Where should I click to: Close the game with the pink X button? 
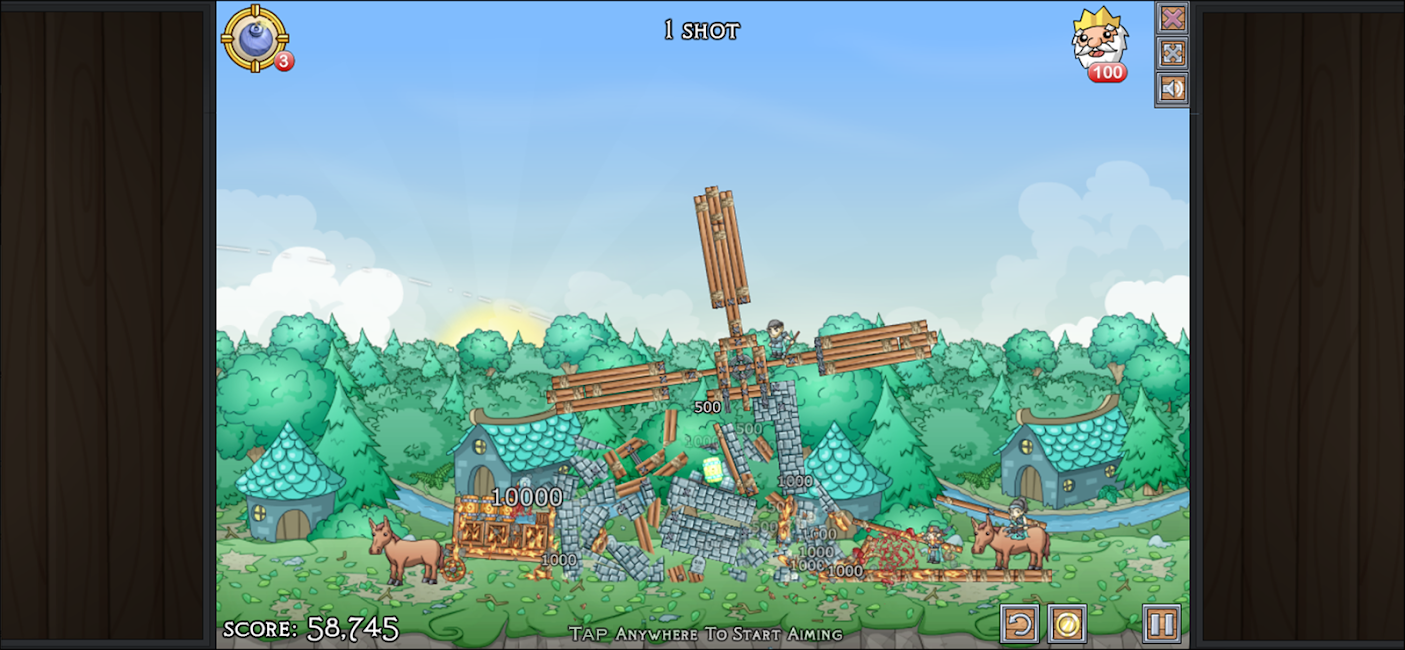coord(1172,18)
